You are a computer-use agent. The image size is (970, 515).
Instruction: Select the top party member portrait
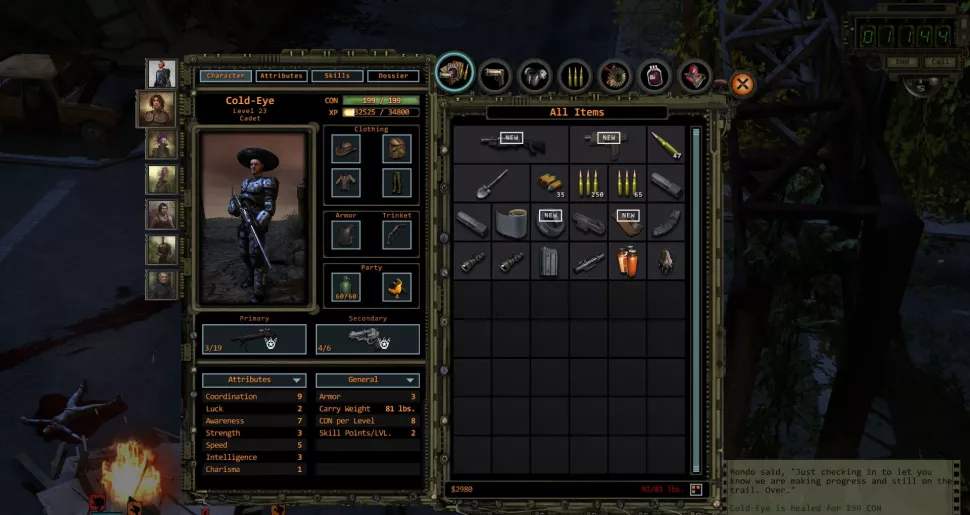click(x=161, y=73)
